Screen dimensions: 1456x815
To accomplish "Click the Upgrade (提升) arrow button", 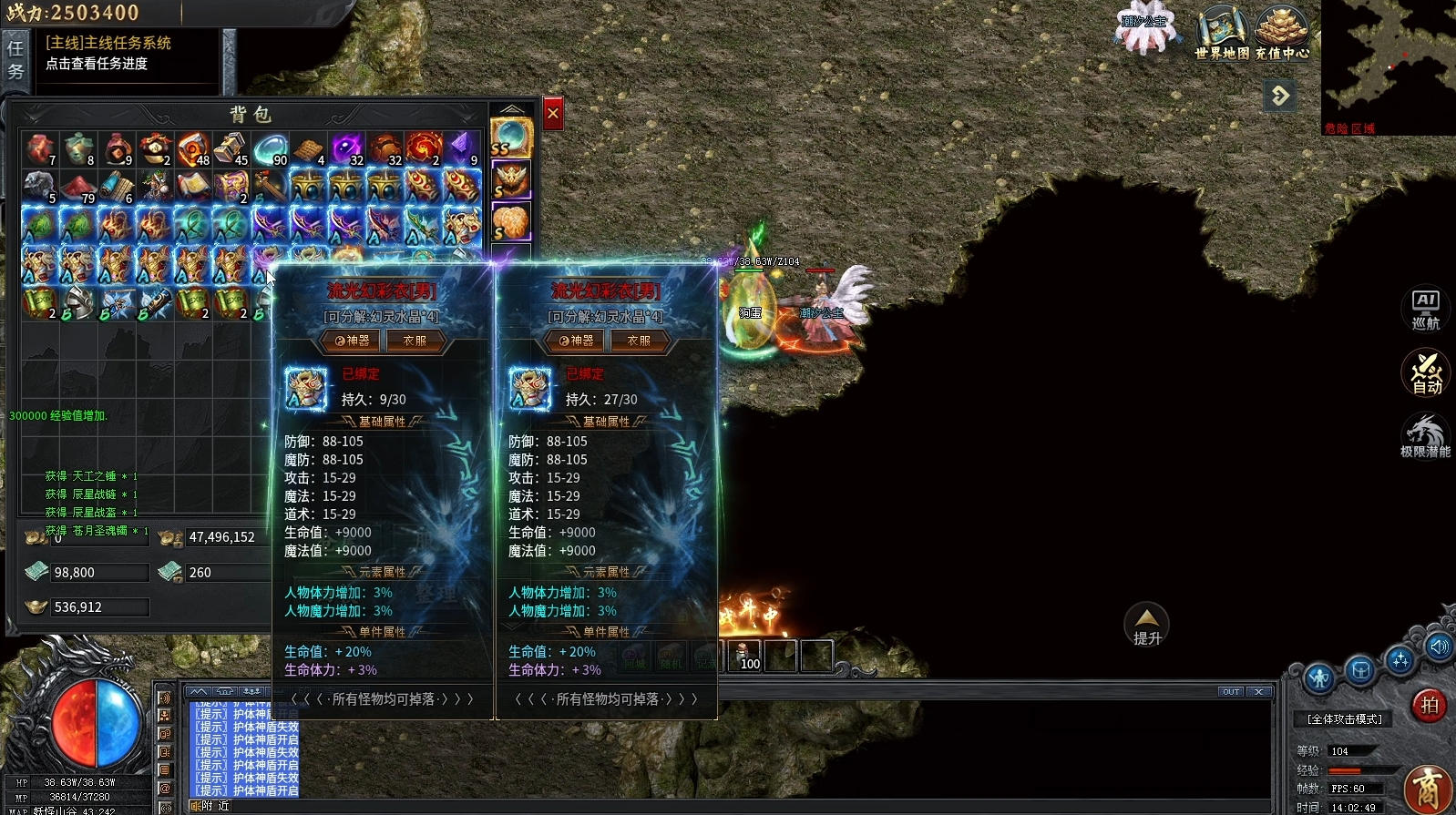I will (1146, 625).
